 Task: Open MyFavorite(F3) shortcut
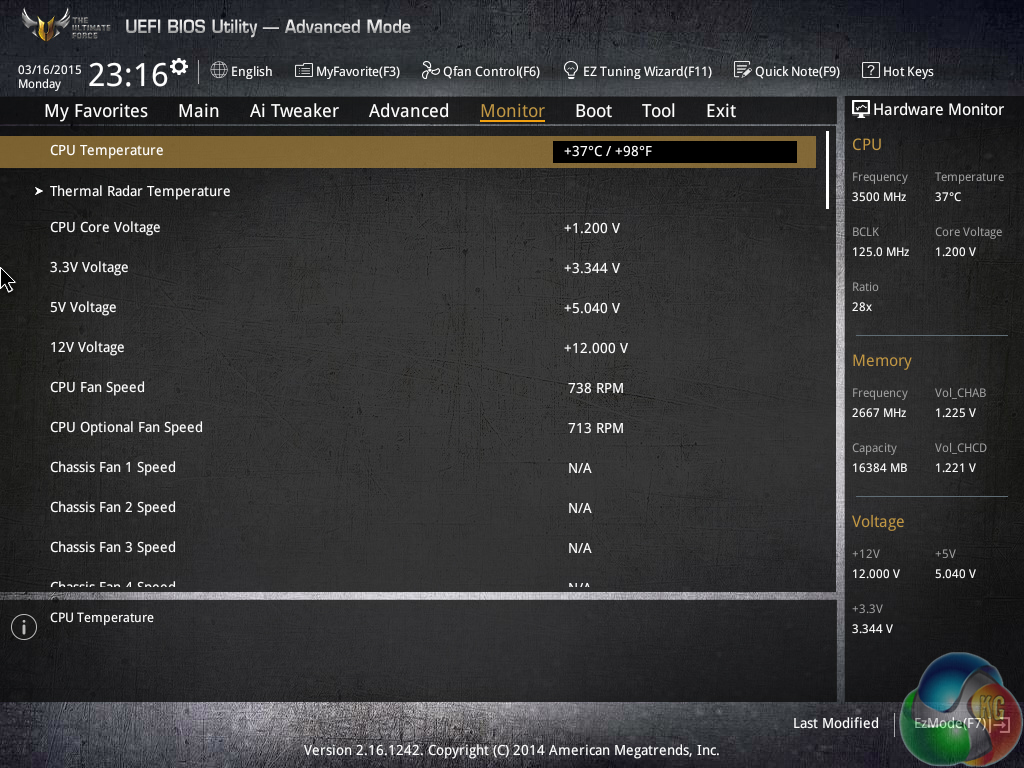point(347,71)
